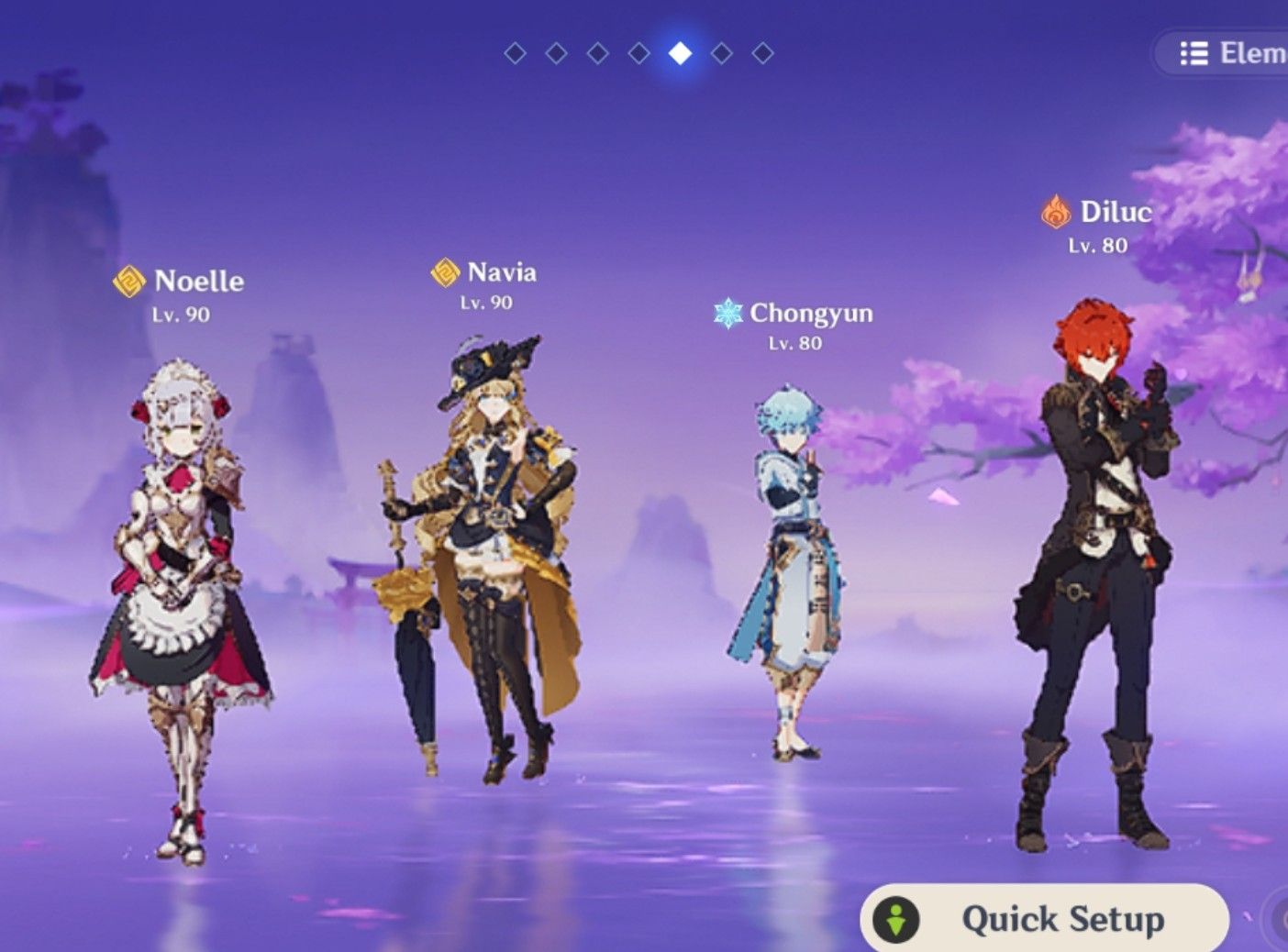
Task: Click the Noelle name label
Action: [x=200, y=281]
